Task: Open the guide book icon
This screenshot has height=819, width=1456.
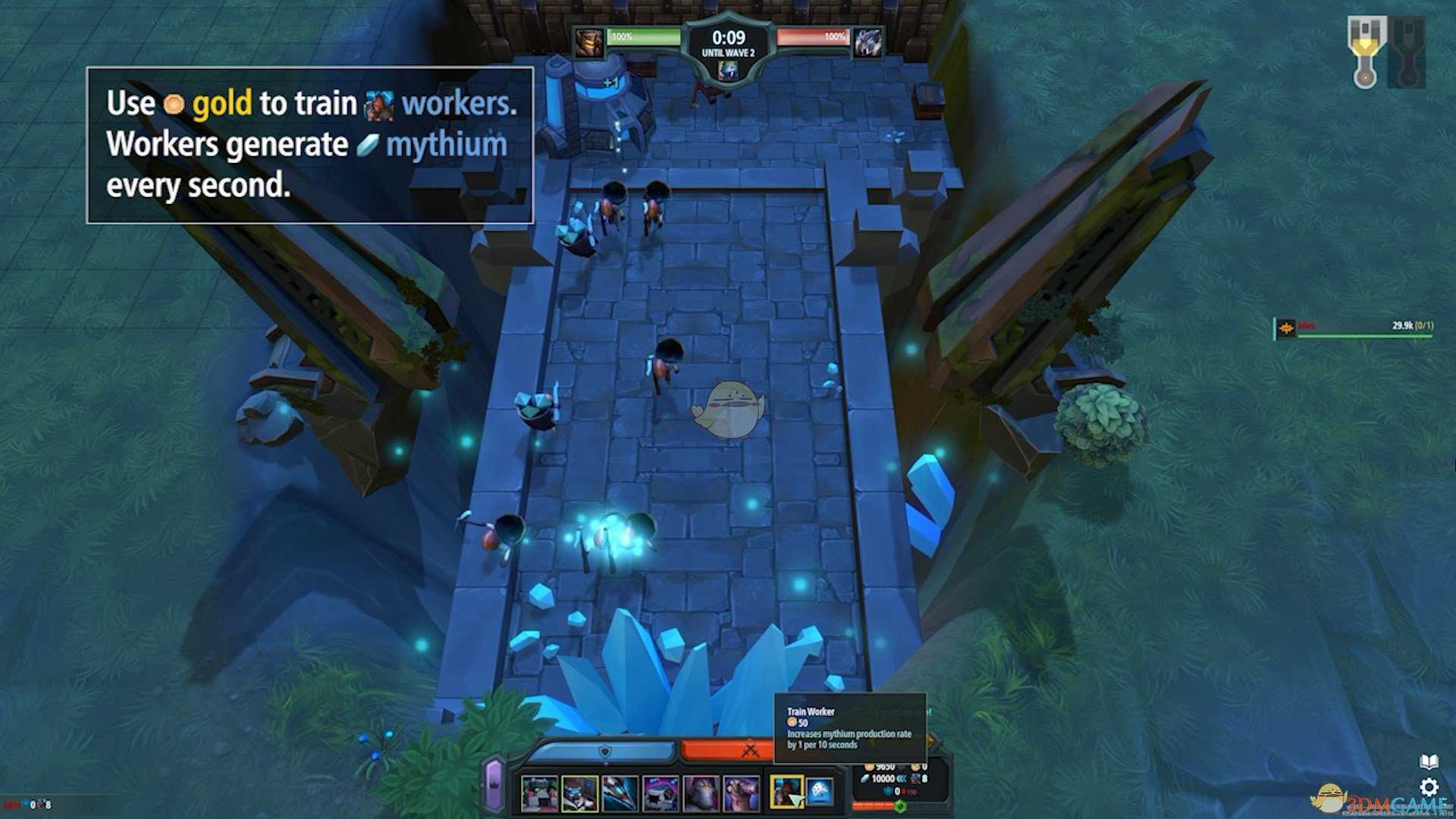Action: 1429,761
